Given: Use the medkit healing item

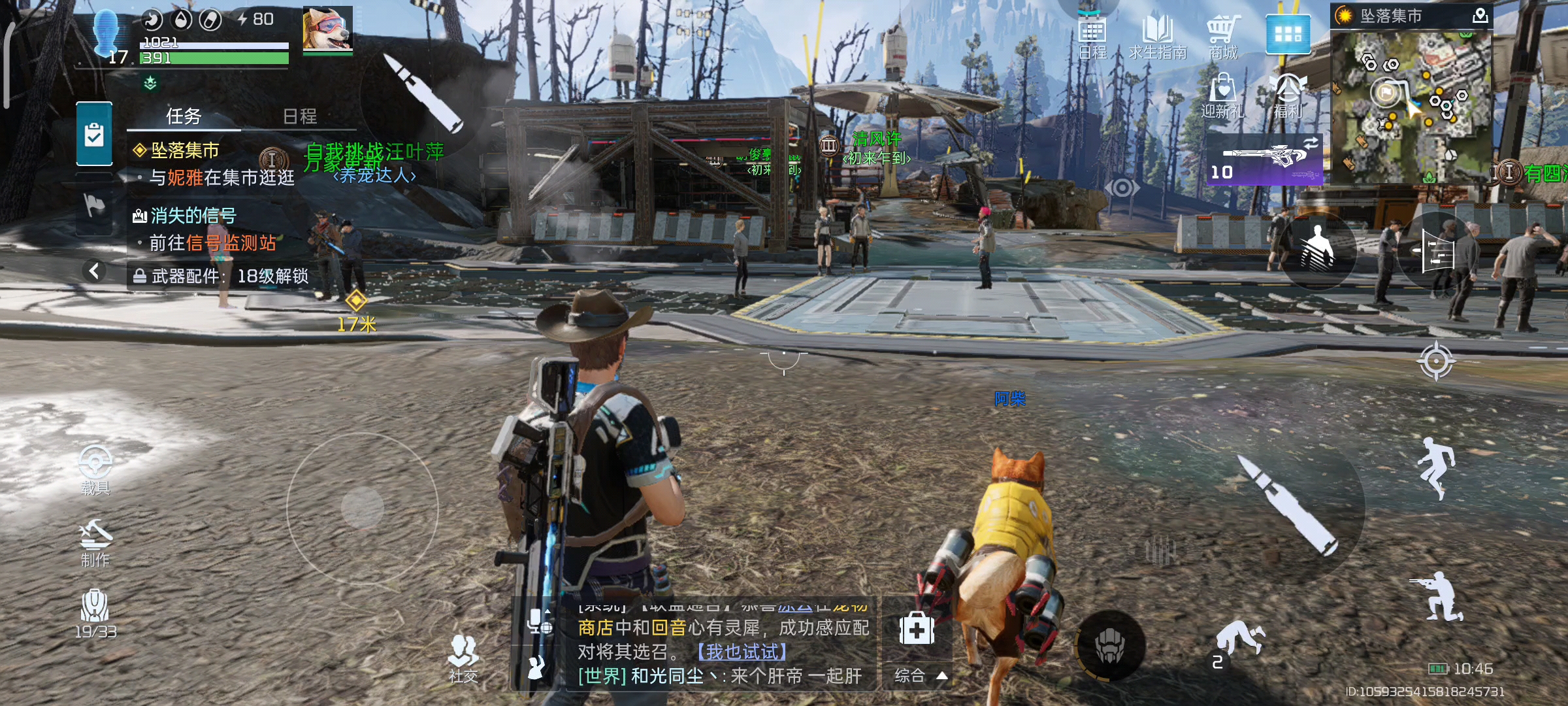Looking at the screenshot, I should (x=917, y=630).
